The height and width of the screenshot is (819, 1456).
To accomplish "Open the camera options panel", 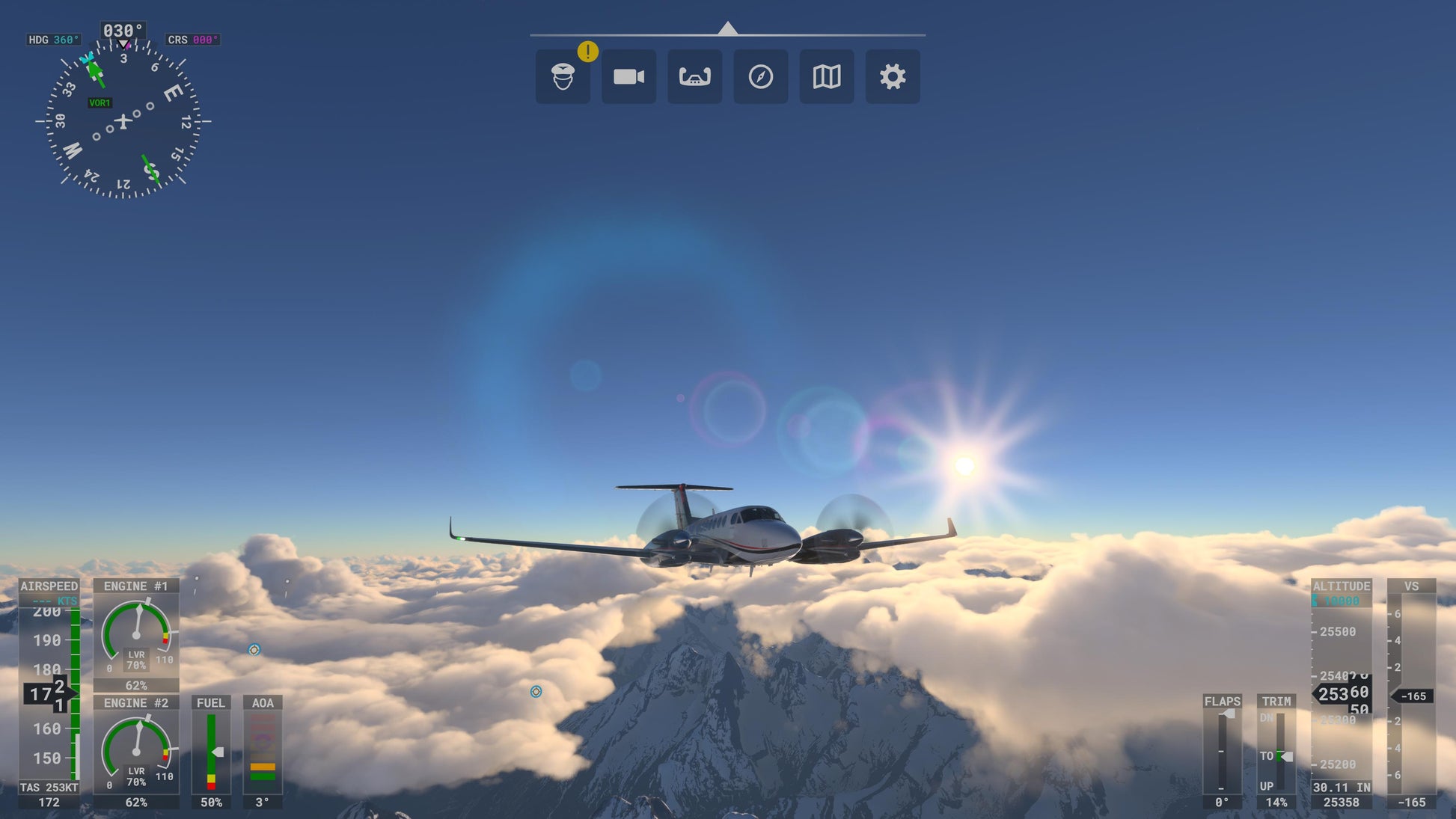I will (628, 76).
